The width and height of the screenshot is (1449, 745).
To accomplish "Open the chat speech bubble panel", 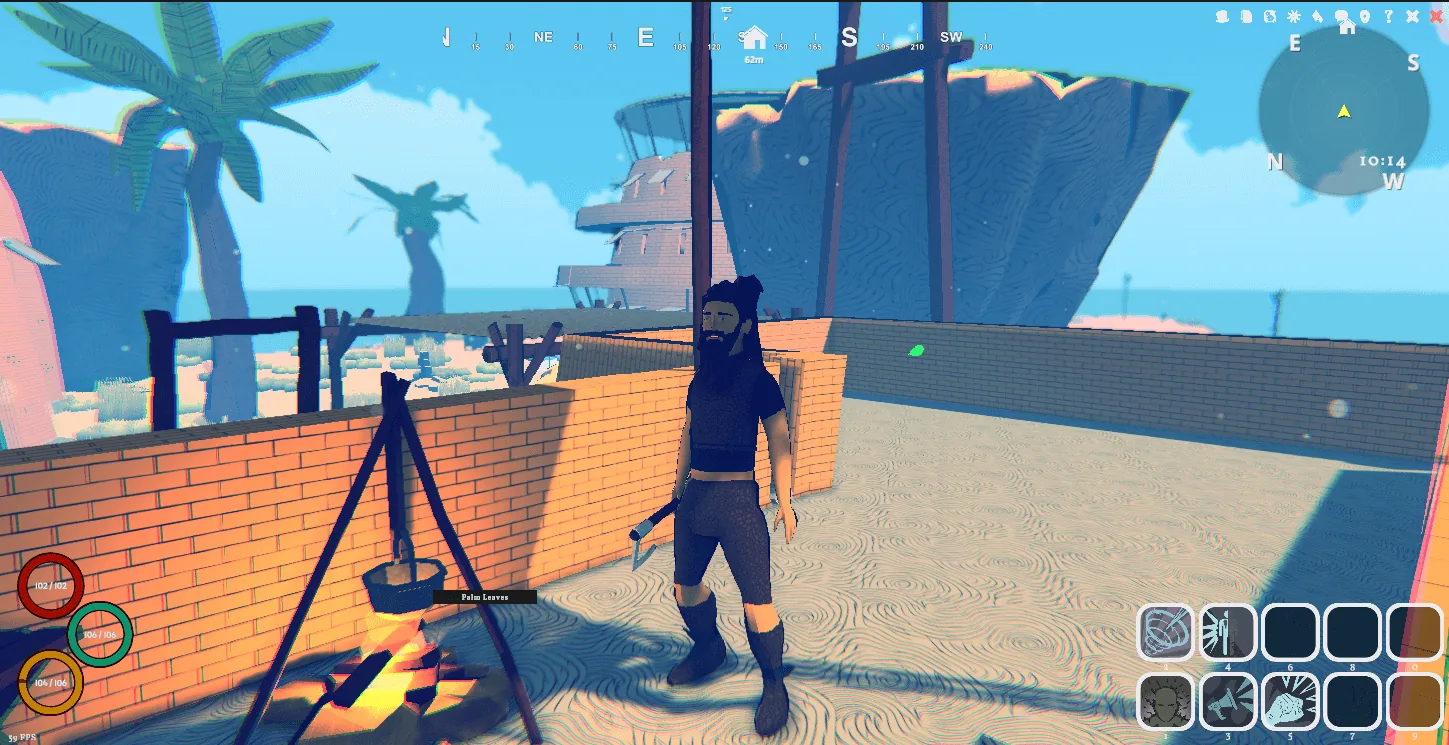I will tap(1342, 15).
